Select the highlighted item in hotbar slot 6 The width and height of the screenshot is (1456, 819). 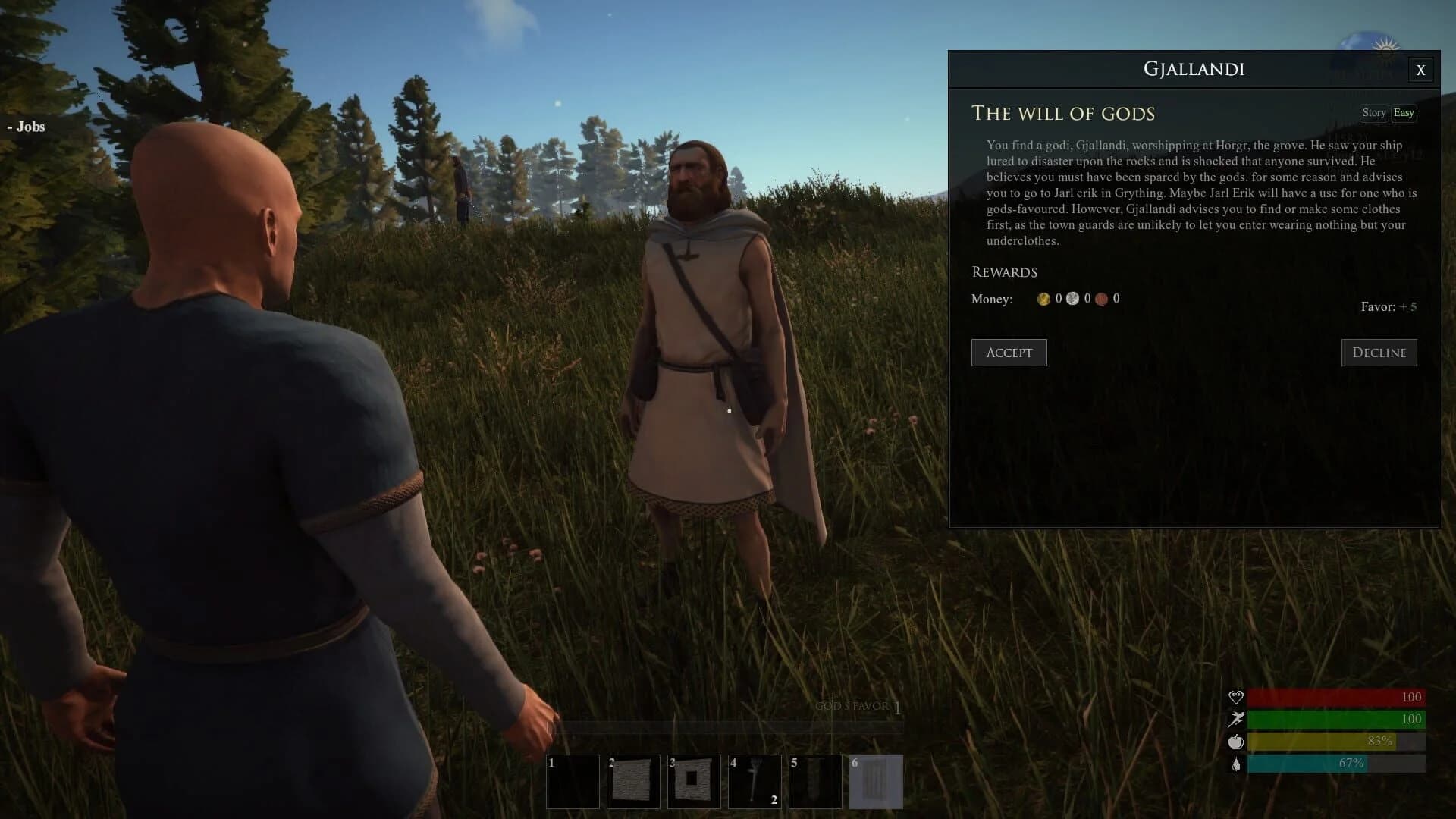click(x=876, y=781)
